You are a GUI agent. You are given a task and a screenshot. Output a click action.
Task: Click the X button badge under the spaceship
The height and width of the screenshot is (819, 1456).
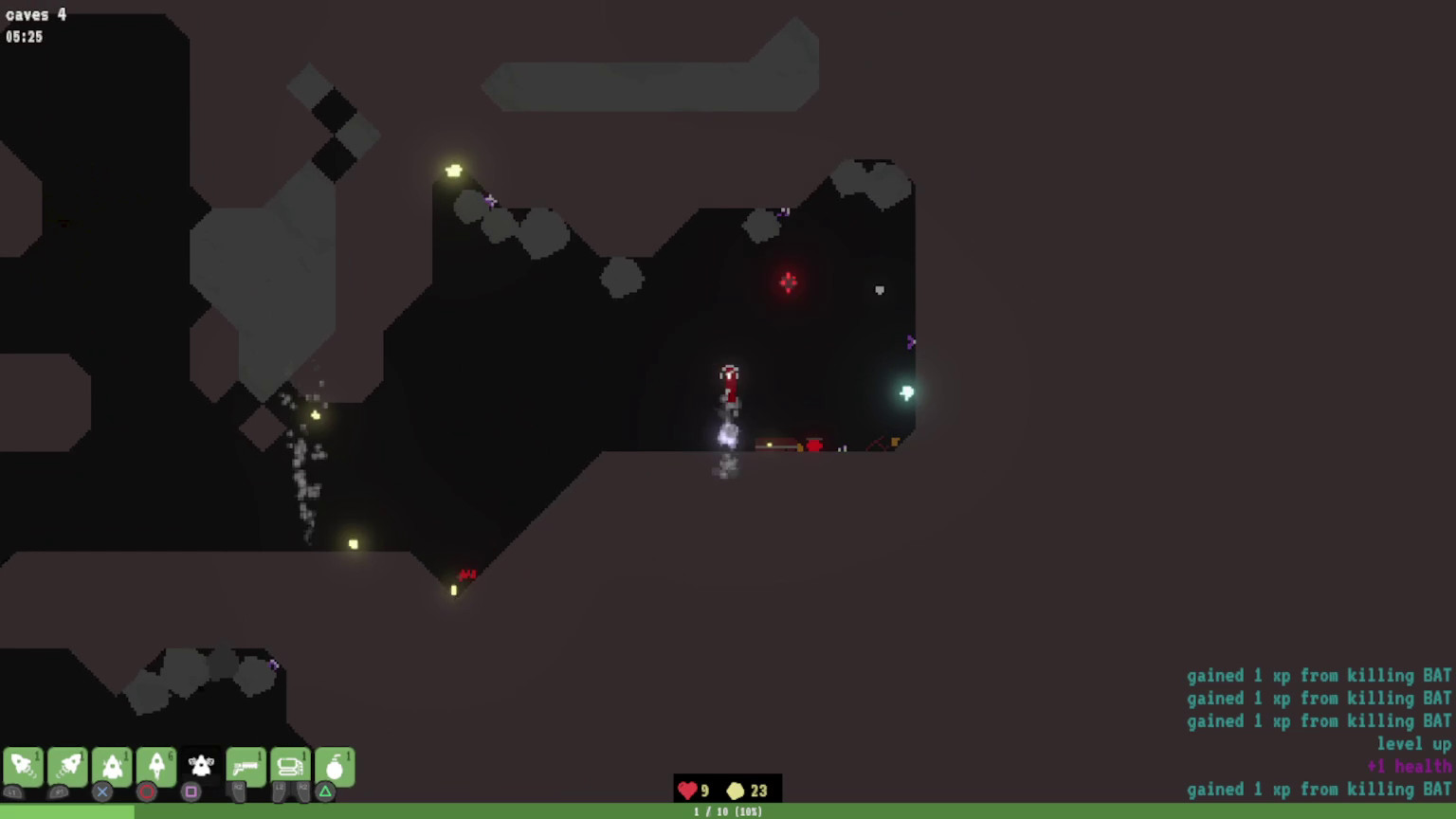tap(101, 790)
